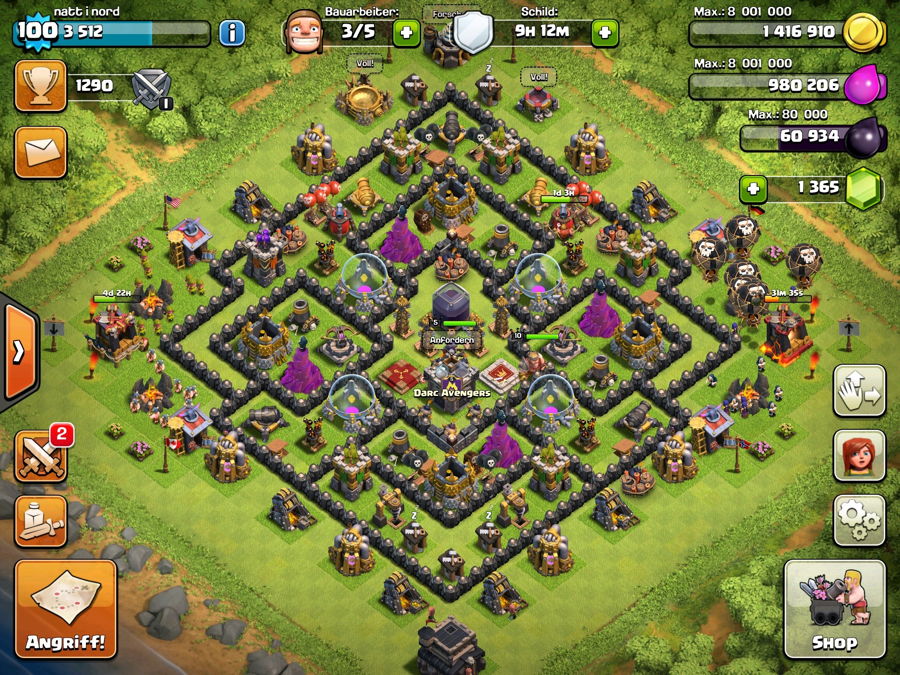Tap the level 100 experience badge

pyautogui.click(x=36, y=32)
